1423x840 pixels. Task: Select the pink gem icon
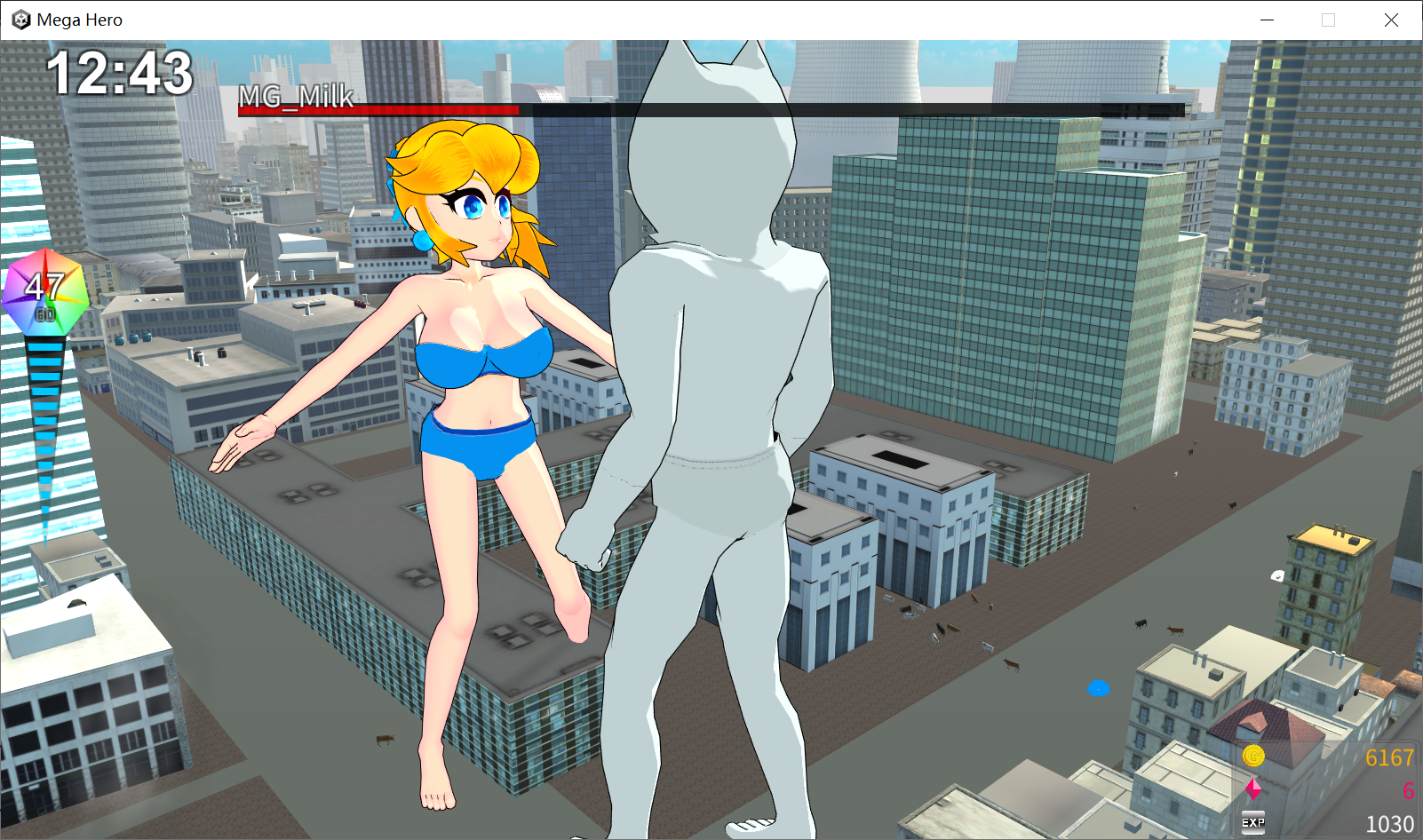click(1254, 787)
